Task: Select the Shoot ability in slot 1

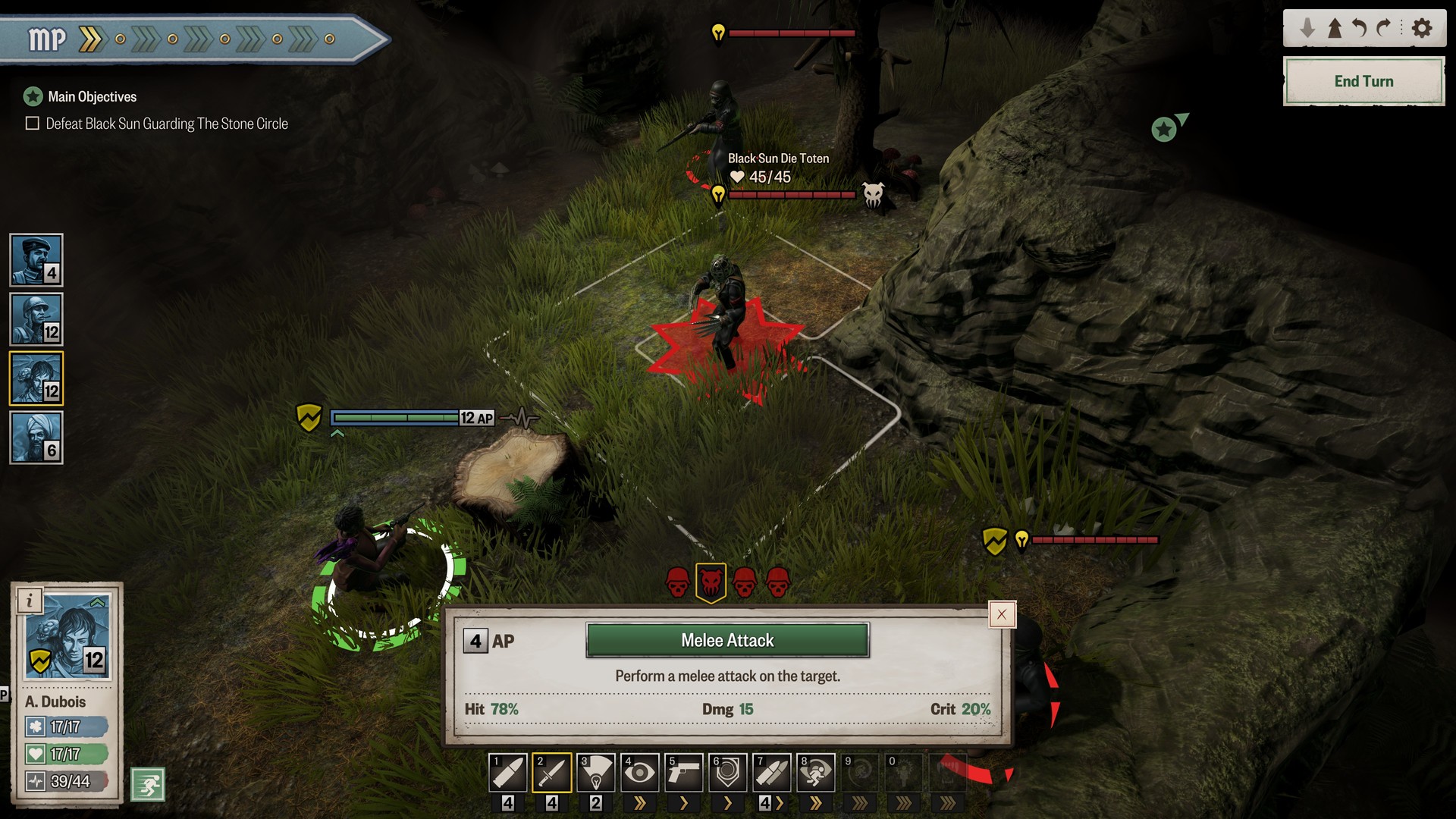Action: pos(508,772)
